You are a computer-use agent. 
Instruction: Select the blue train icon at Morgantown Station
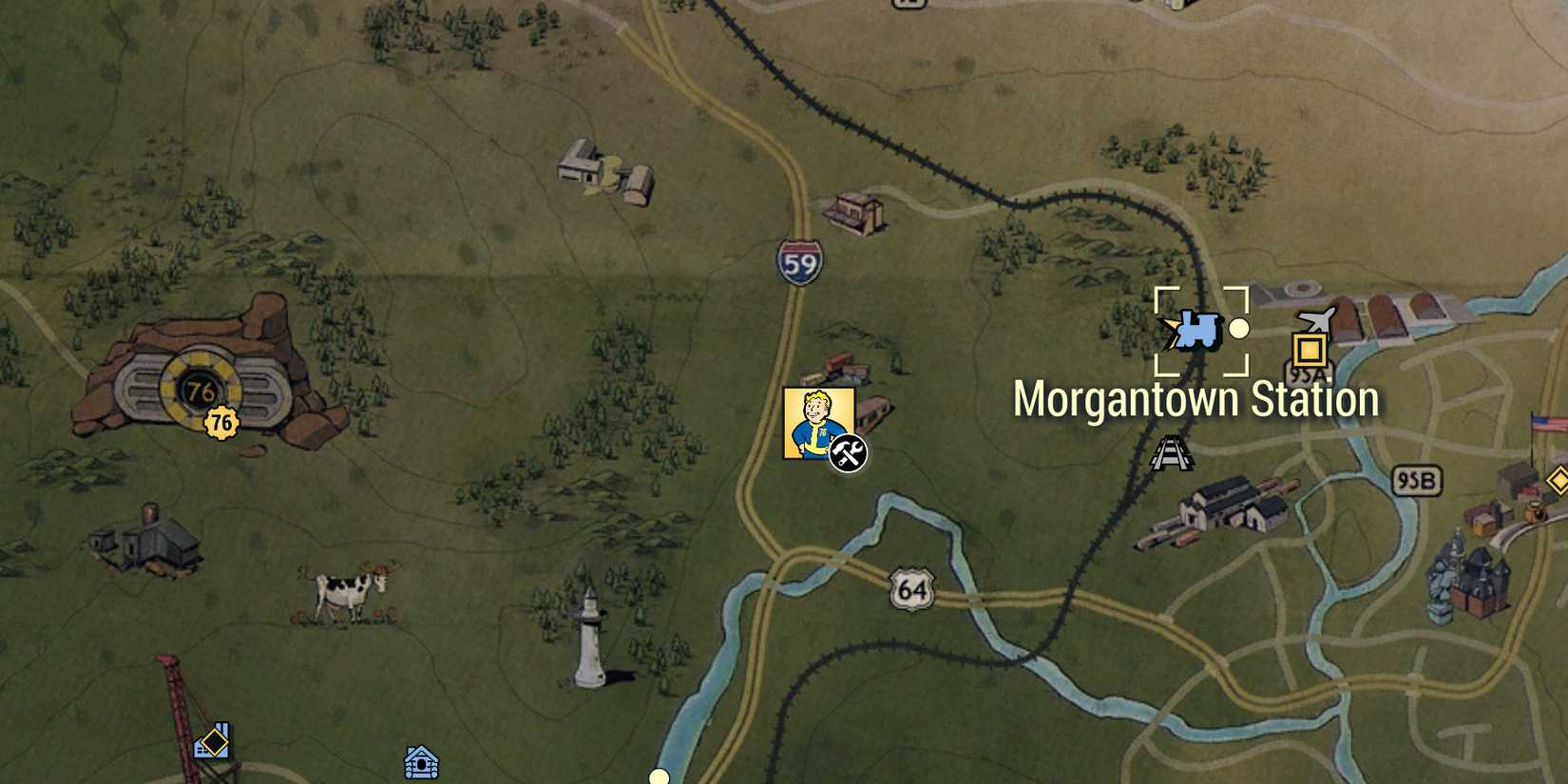pyautogui.click(x=1199, y=332)
